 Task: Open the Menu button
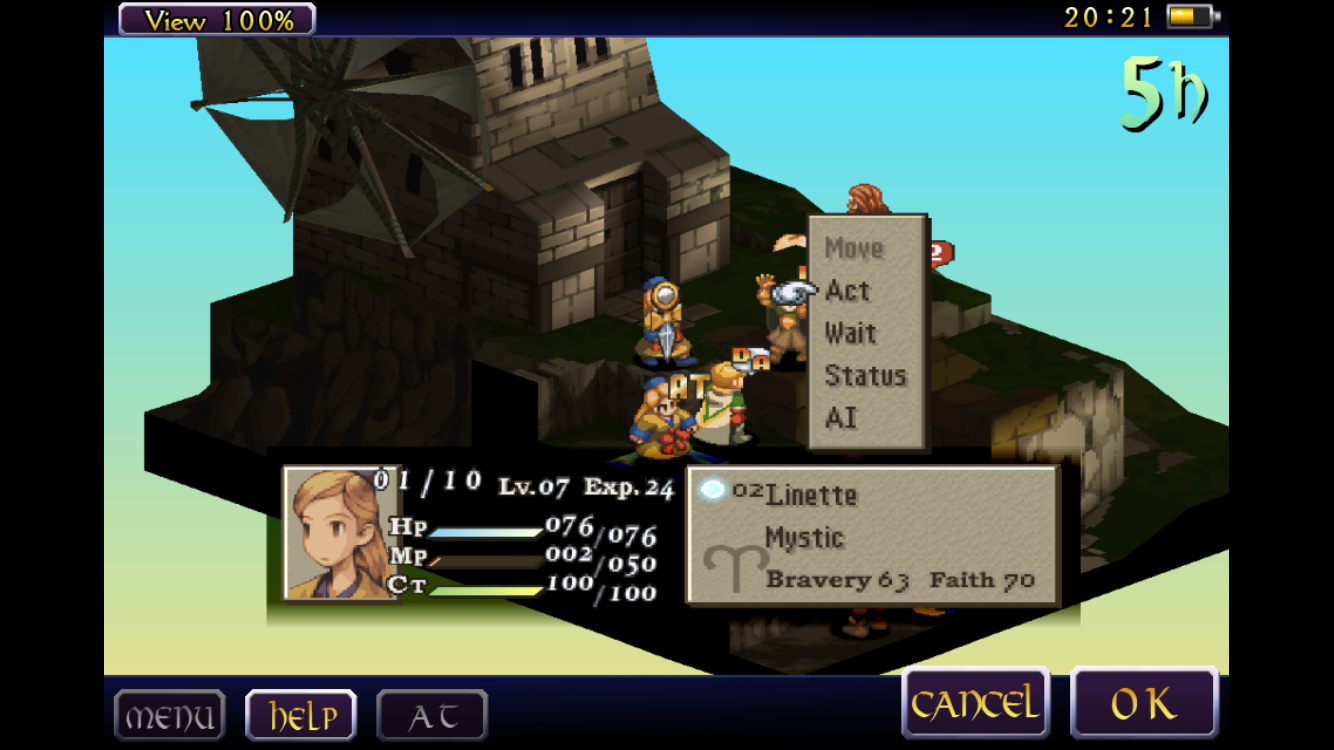(x=169, y=716)
